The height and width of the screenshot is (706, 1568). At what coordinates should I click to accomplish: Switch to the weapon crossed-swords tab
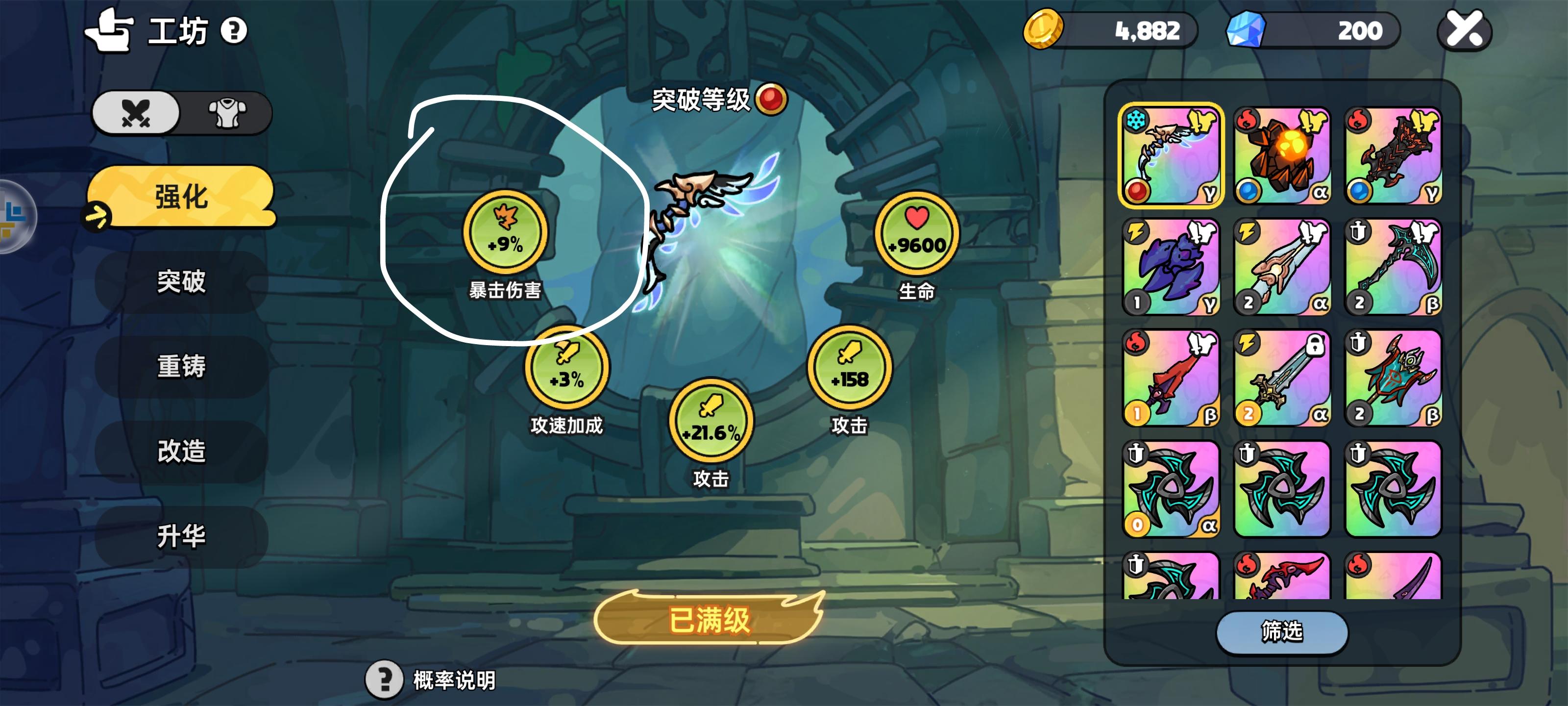pos(135,112)
